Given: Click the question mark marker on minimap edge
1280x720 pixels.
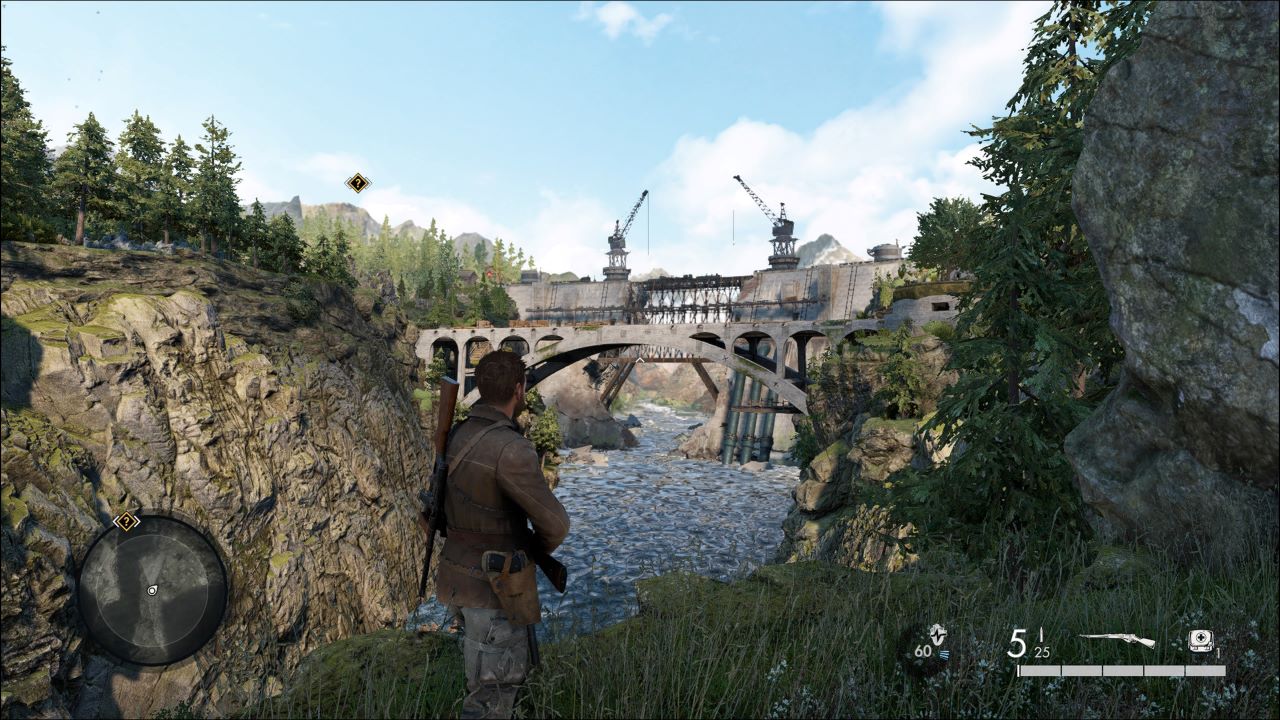Looking at the screenshot, I should tap(126, 521).
